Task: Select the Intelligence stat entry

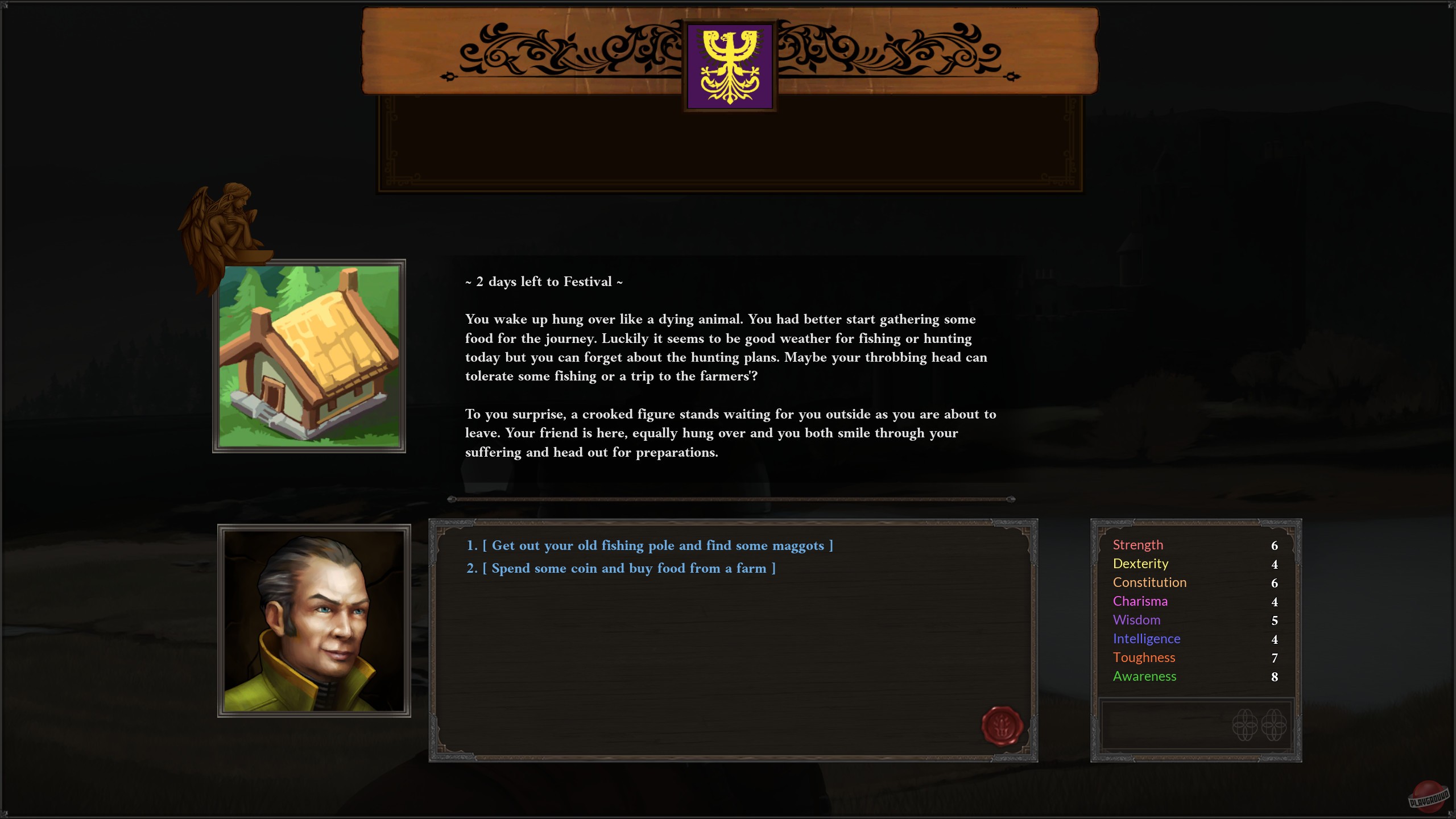Action: 1147,639
